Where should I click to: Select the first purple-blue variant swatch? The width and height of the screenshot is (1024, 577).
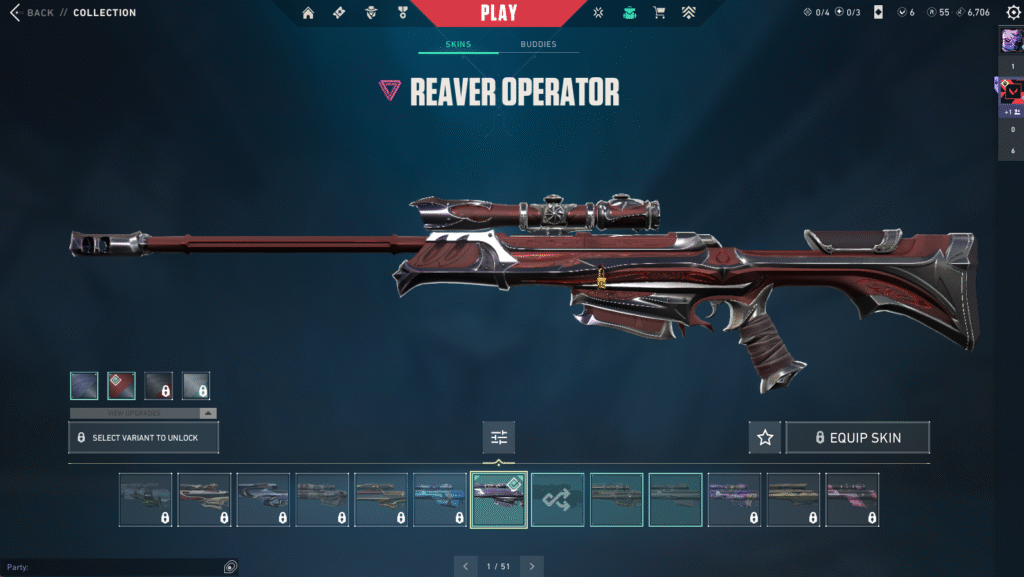84,386
